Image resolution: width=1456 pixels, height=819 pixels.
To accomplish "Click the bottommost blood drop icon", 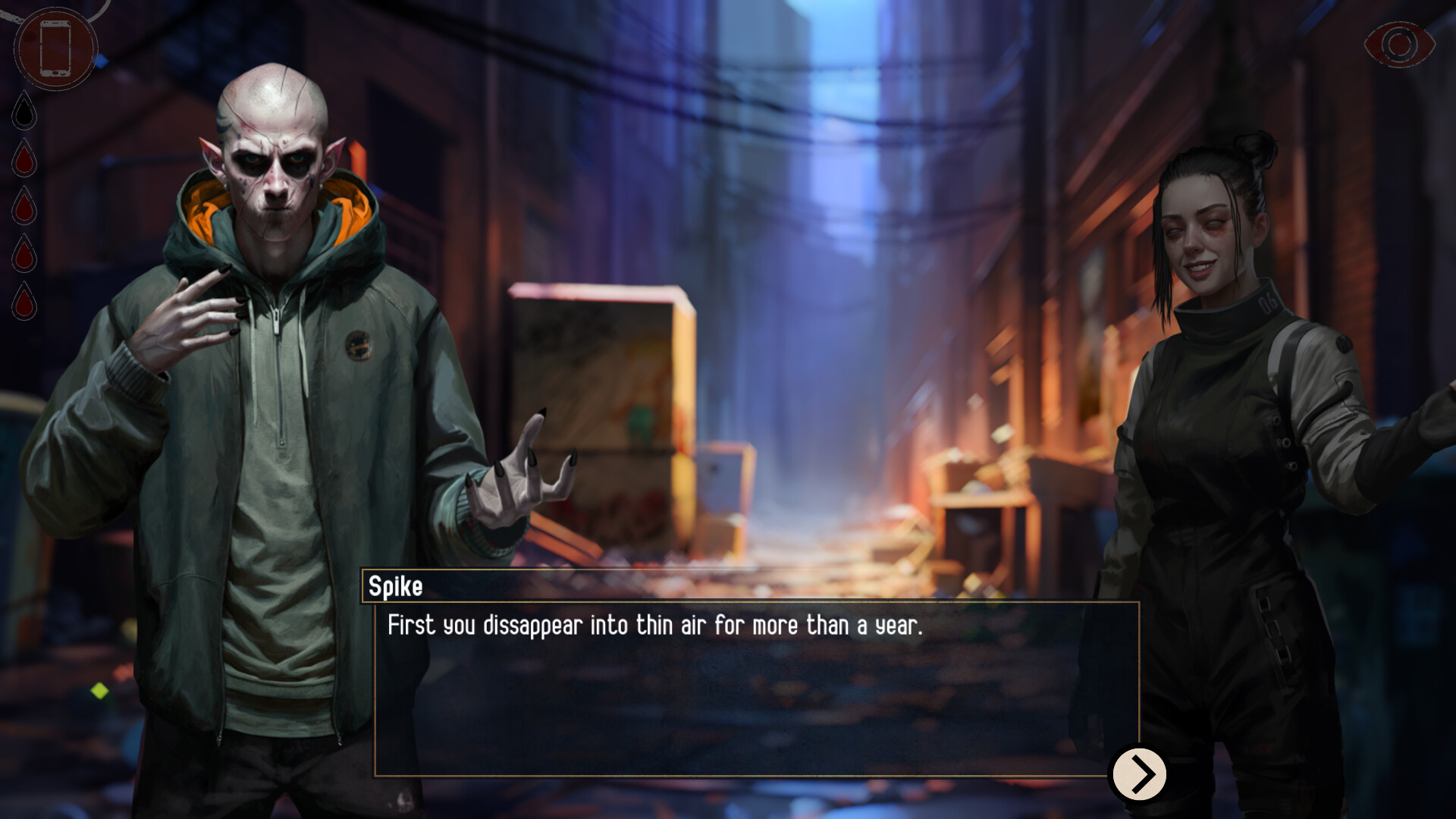I will pyautogui.click(x=25, y=302).
